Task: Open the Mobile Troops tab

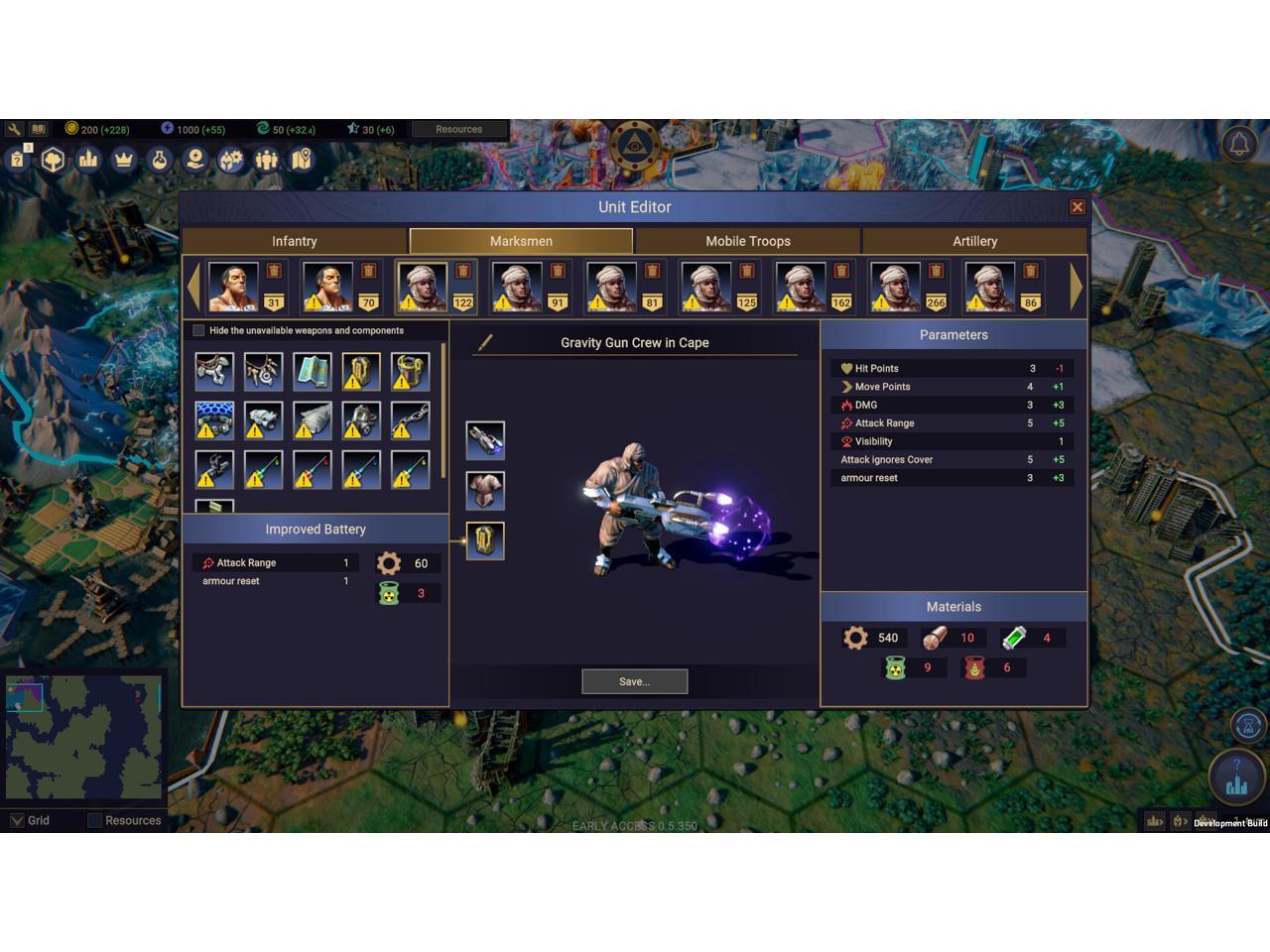Action: (747, 241)
